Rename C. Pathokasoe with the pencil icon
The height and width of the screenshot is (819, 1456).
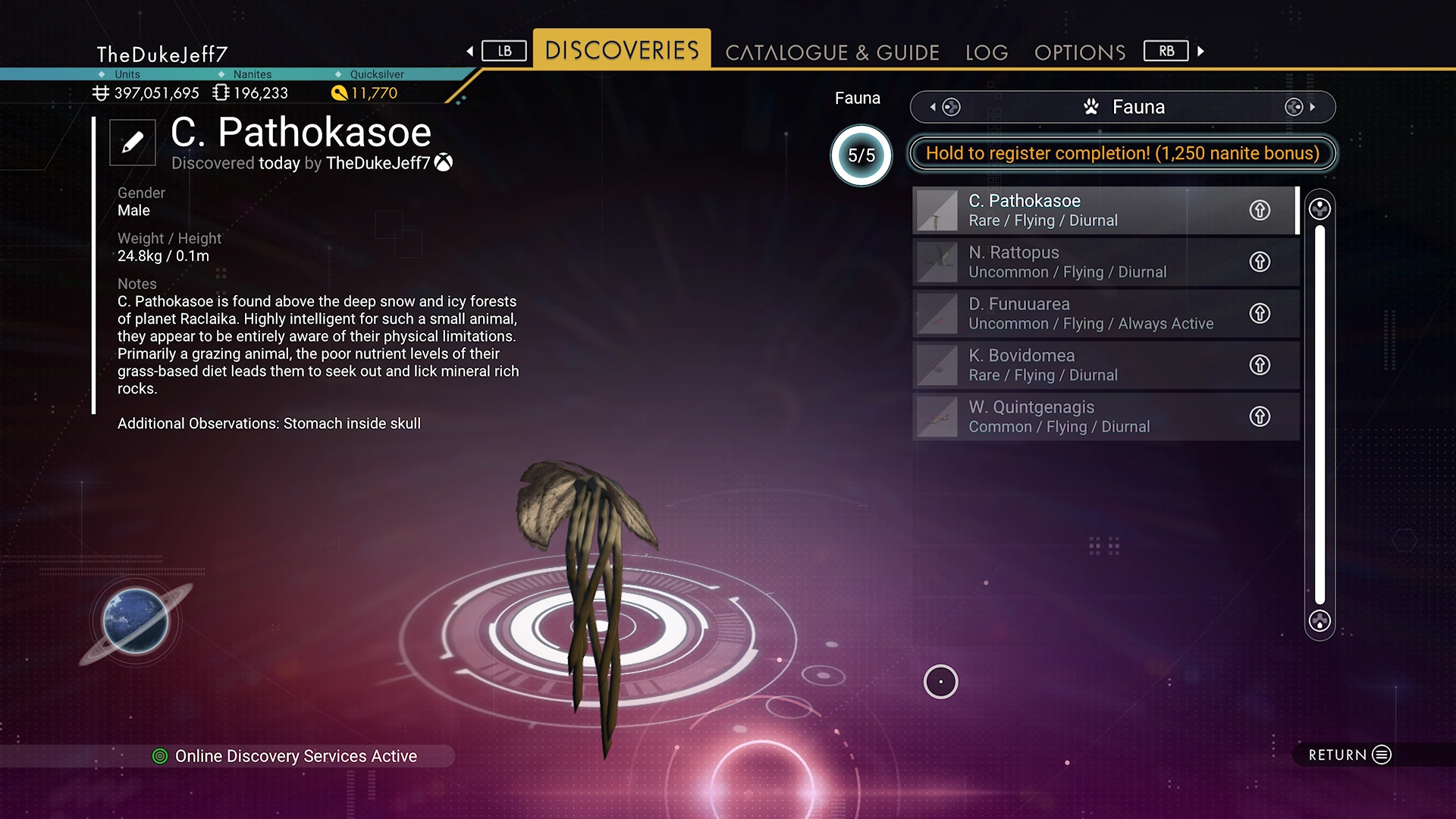pyautogui.click(x=133, y=143)
